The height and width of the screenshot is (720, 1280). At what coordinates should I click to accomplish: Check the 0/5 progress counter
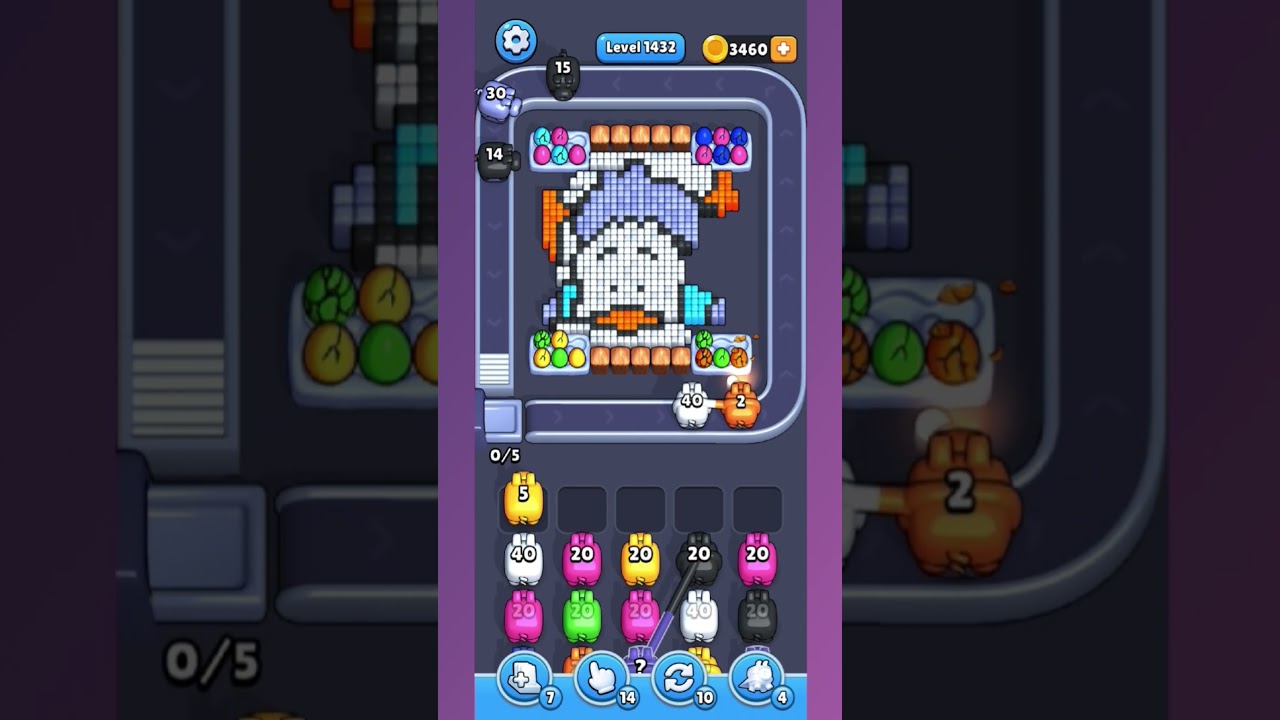pos(507,455)
